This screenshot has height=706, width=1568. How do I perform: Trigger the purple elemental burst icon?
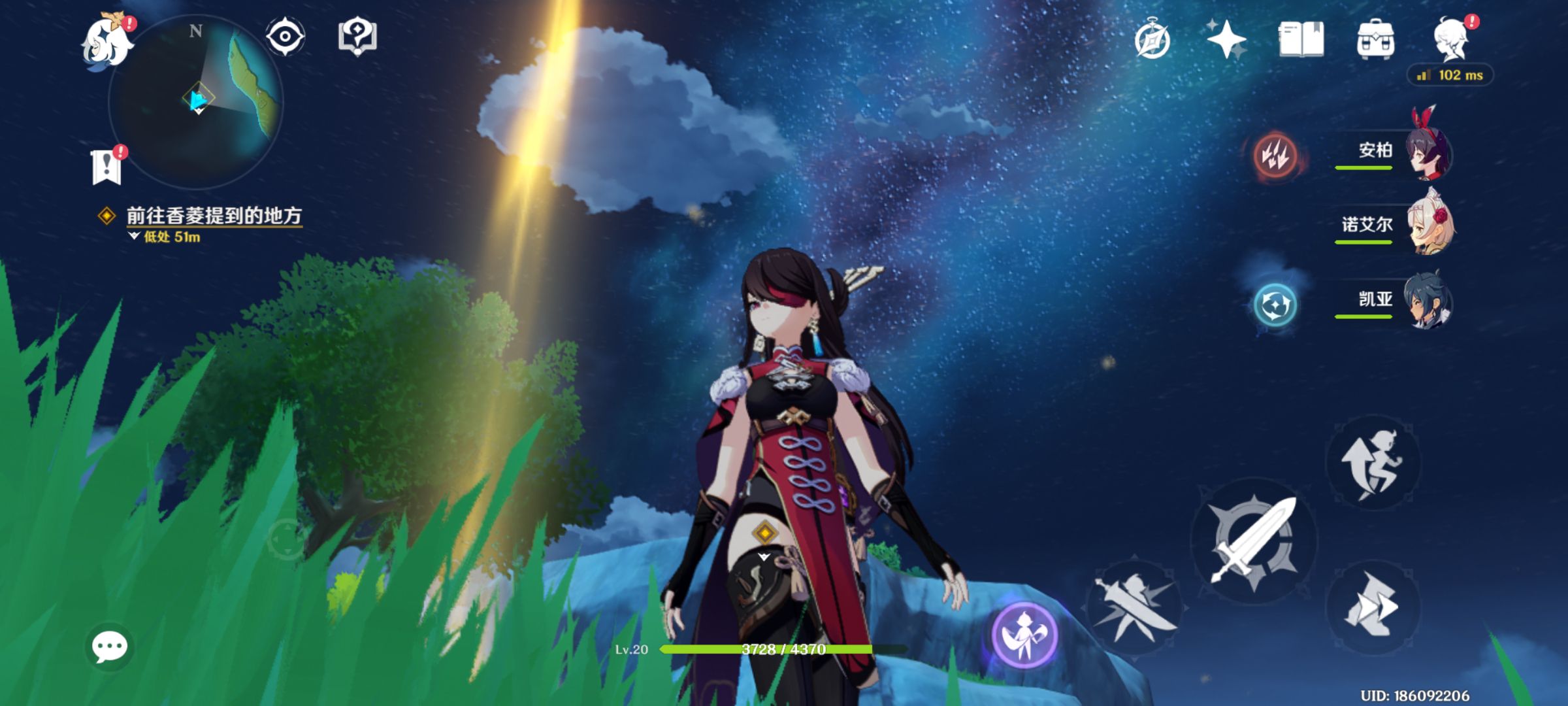[x=1024, y=634]
